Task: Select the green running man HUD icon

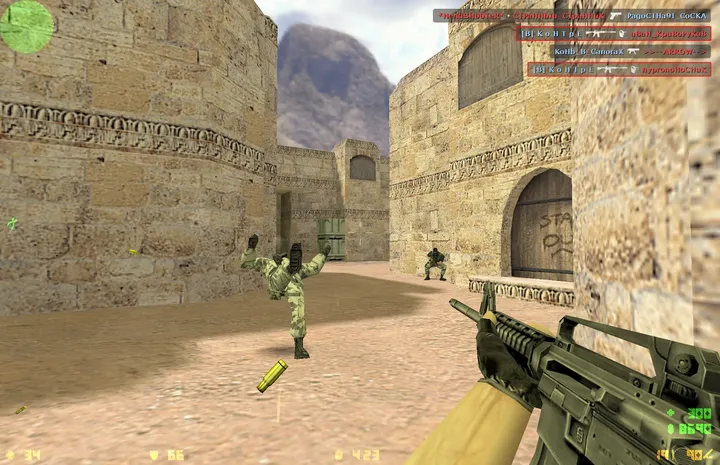Action: pos(12,224)
